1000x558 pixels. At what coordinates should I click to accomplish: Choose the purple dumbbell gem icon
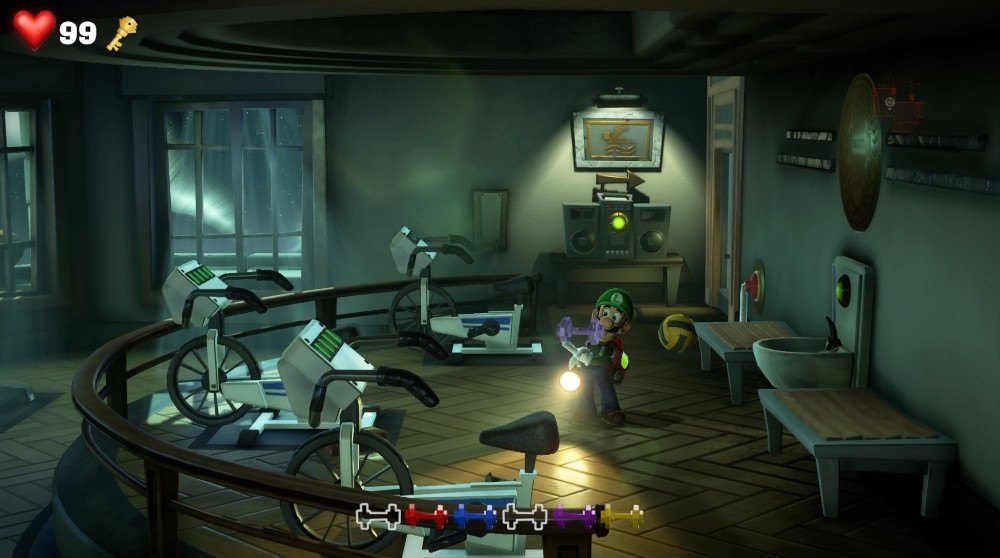pyautogui.click(x=574, y=517)
